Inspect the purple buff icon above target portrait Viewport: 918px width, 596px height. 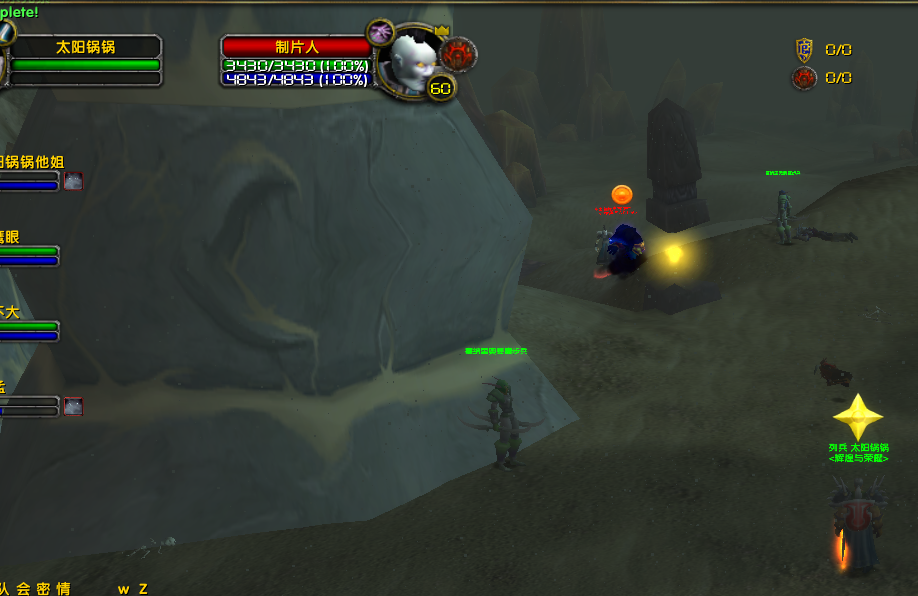[x=380, y=32]
